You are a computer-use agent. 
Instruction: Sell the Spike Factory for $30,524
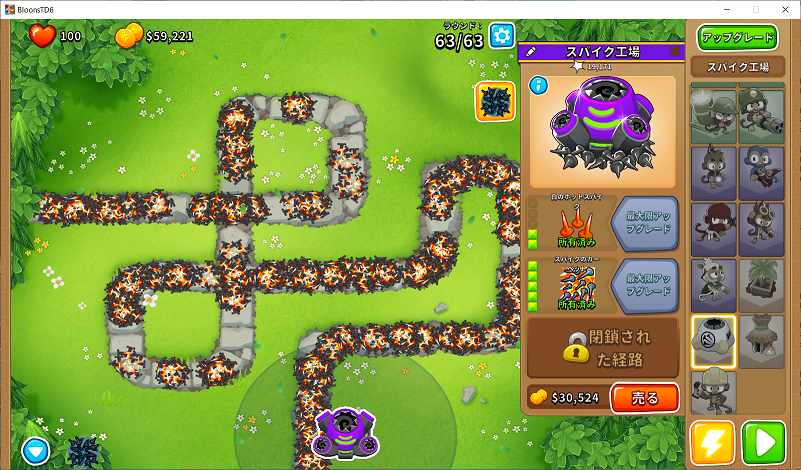point(644,398)
